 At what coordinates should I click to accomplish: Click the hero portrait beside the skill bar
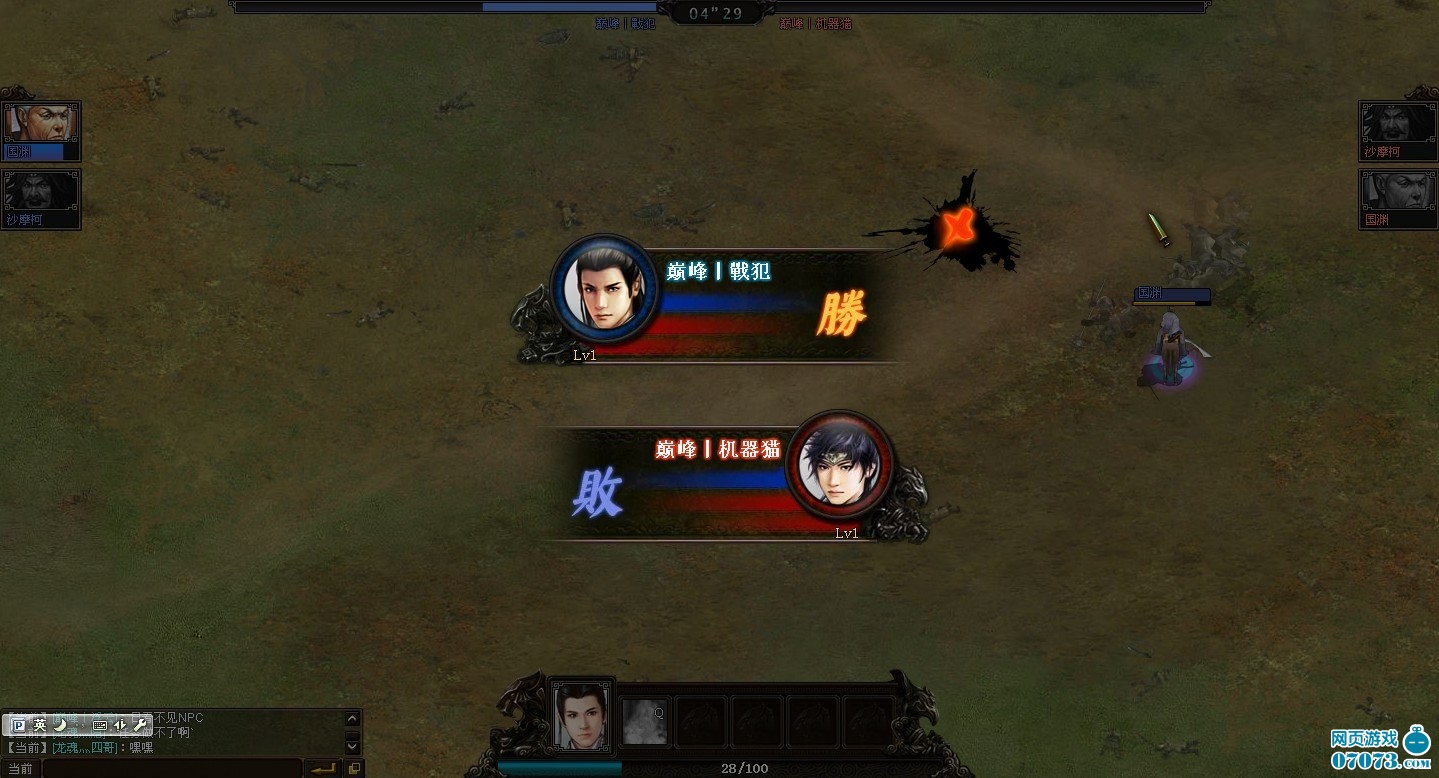pyautogui.click(x=582, y=714)
